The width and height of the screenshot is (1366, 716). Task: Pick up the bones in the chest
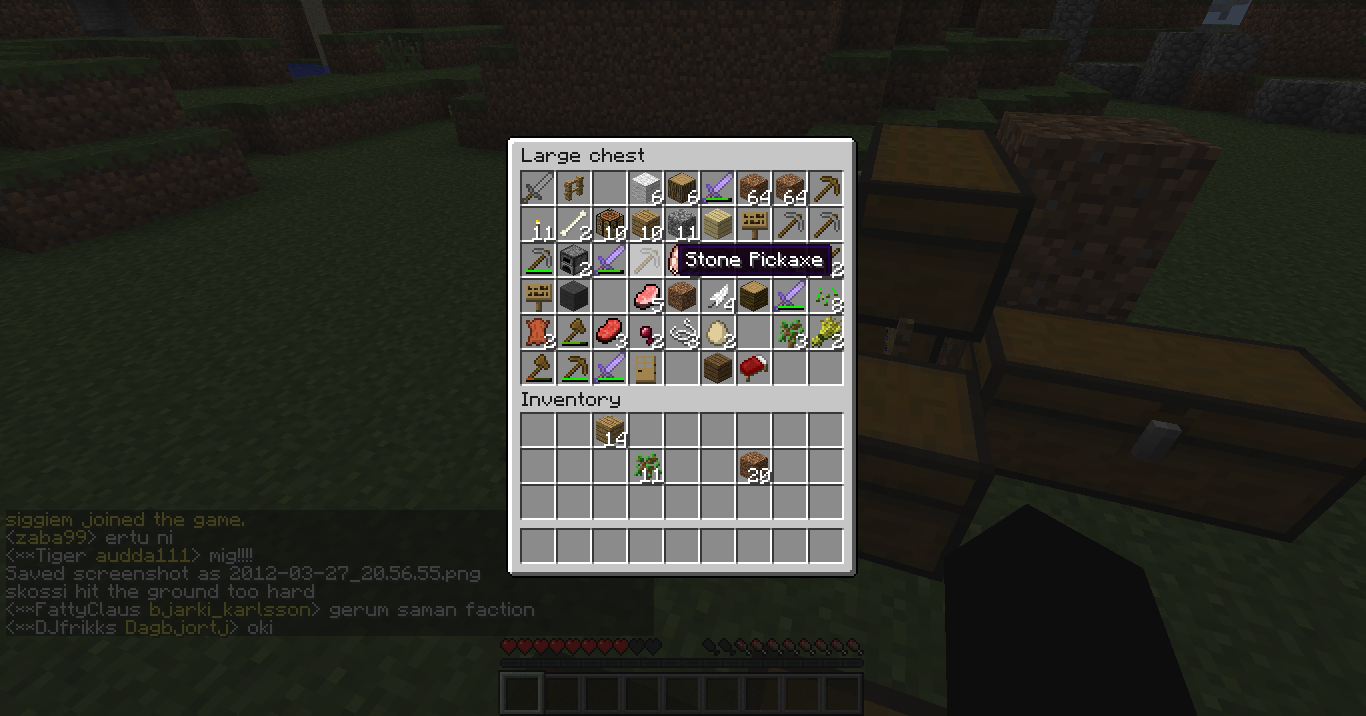573,225
